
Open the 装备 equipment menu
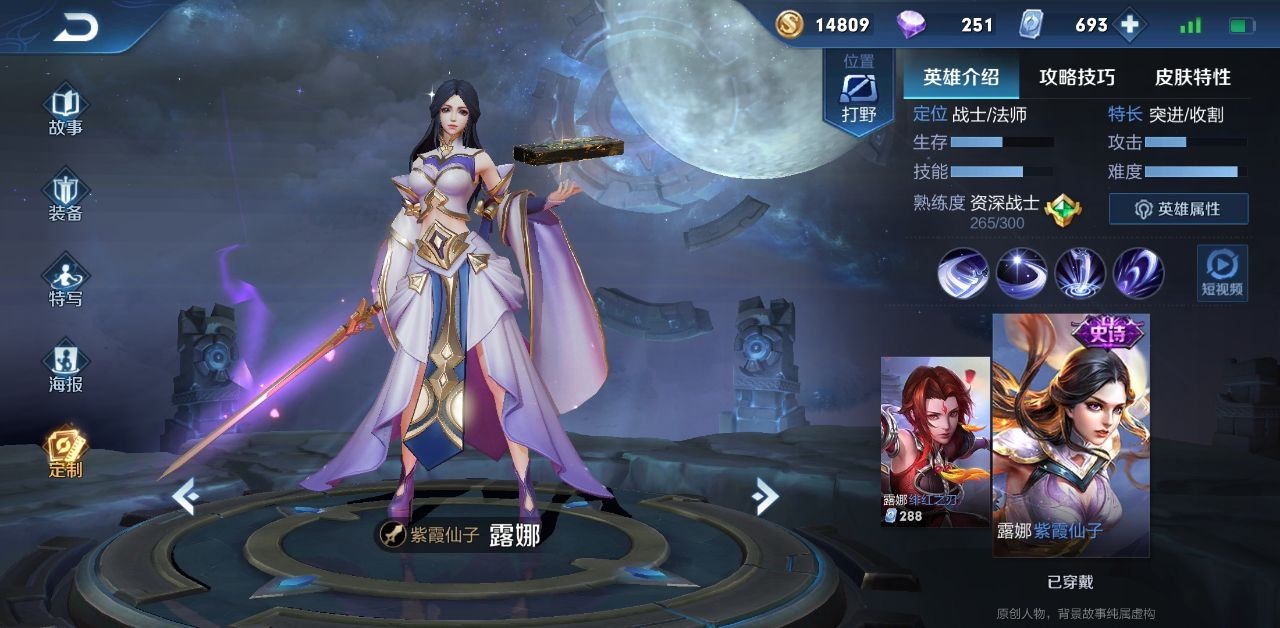pyautogui.click(x=66, y=197)
